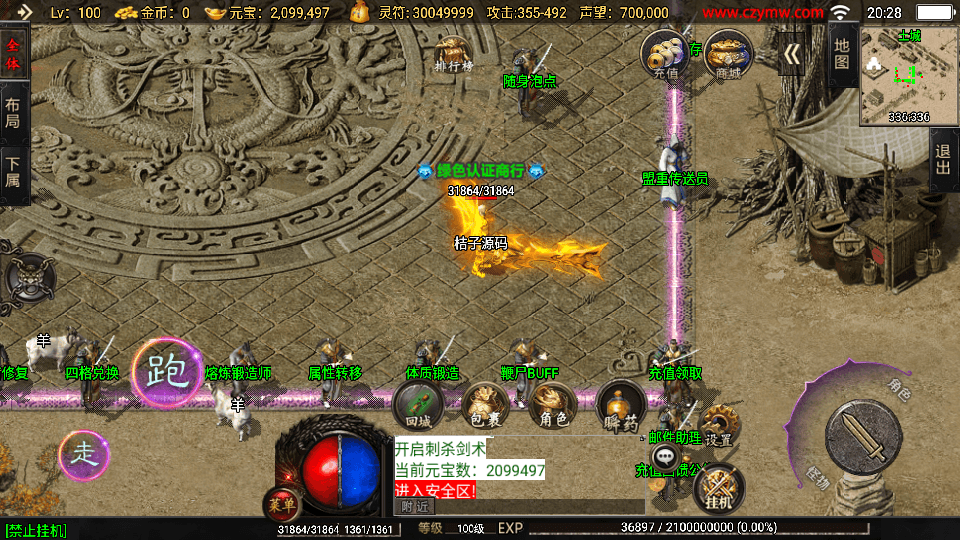The width and height of the screenshot is (960, 540).
Task: Tap the 退出 exit button
Action: 942,159
